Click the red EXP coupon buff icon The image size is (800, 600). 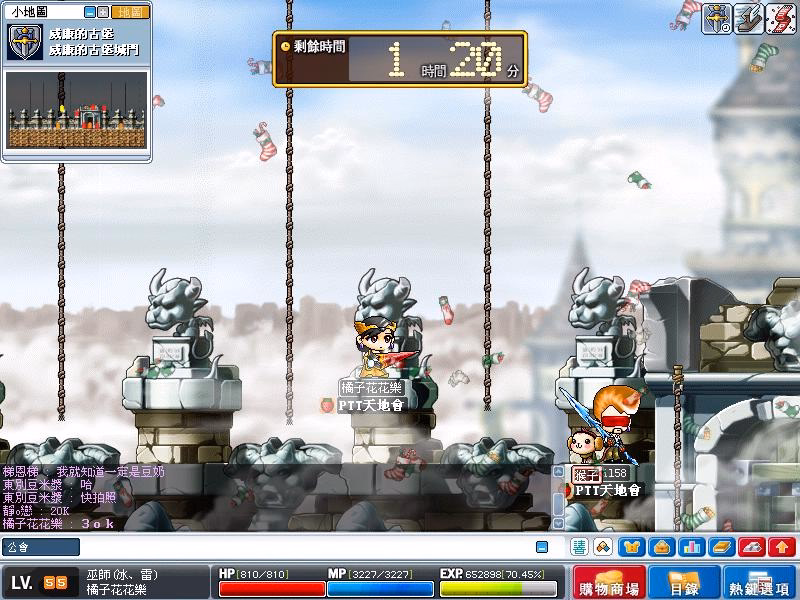point(780,17)
